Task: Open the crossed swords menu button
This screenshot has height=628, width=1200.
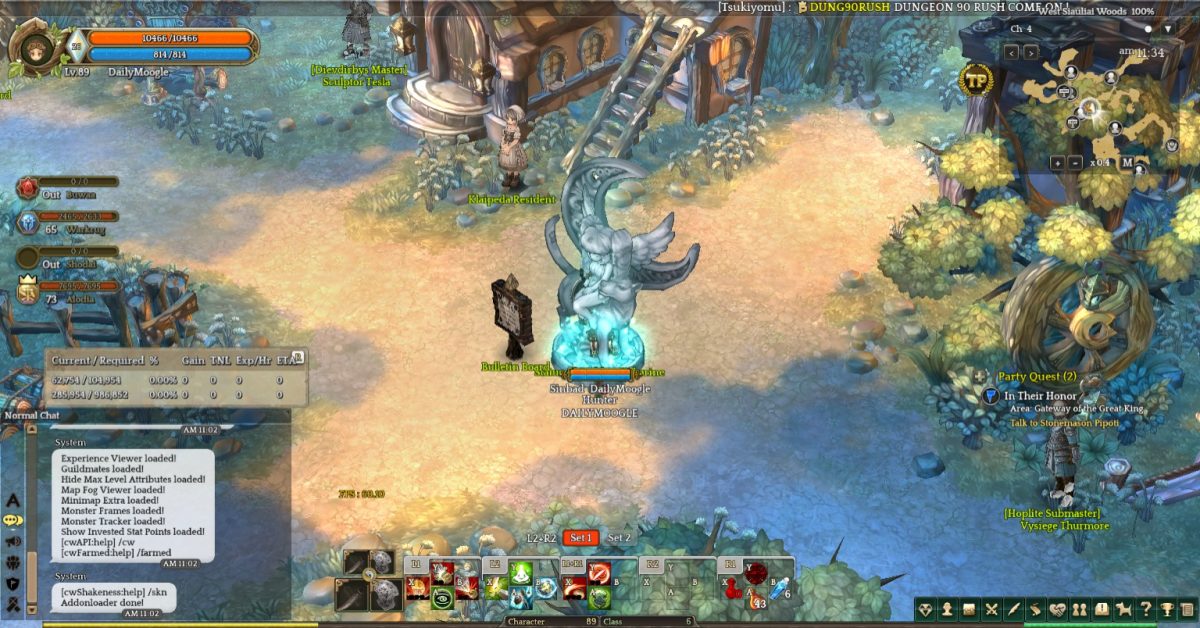Action: tap(991, 609)
